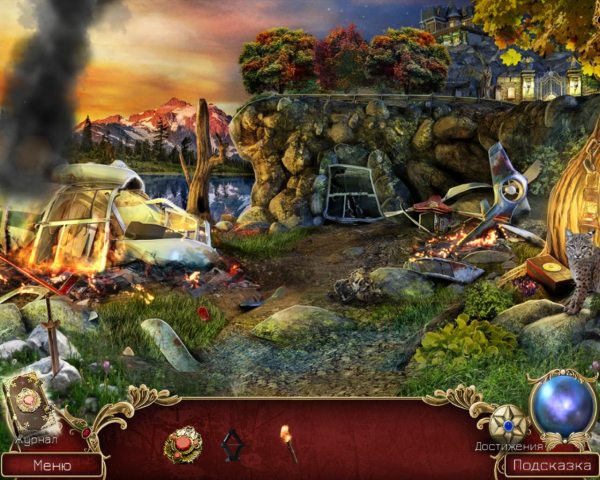The image size is (600, 480).
Task: Request a hint with Подсказка
Action: [x=551, y=465]
